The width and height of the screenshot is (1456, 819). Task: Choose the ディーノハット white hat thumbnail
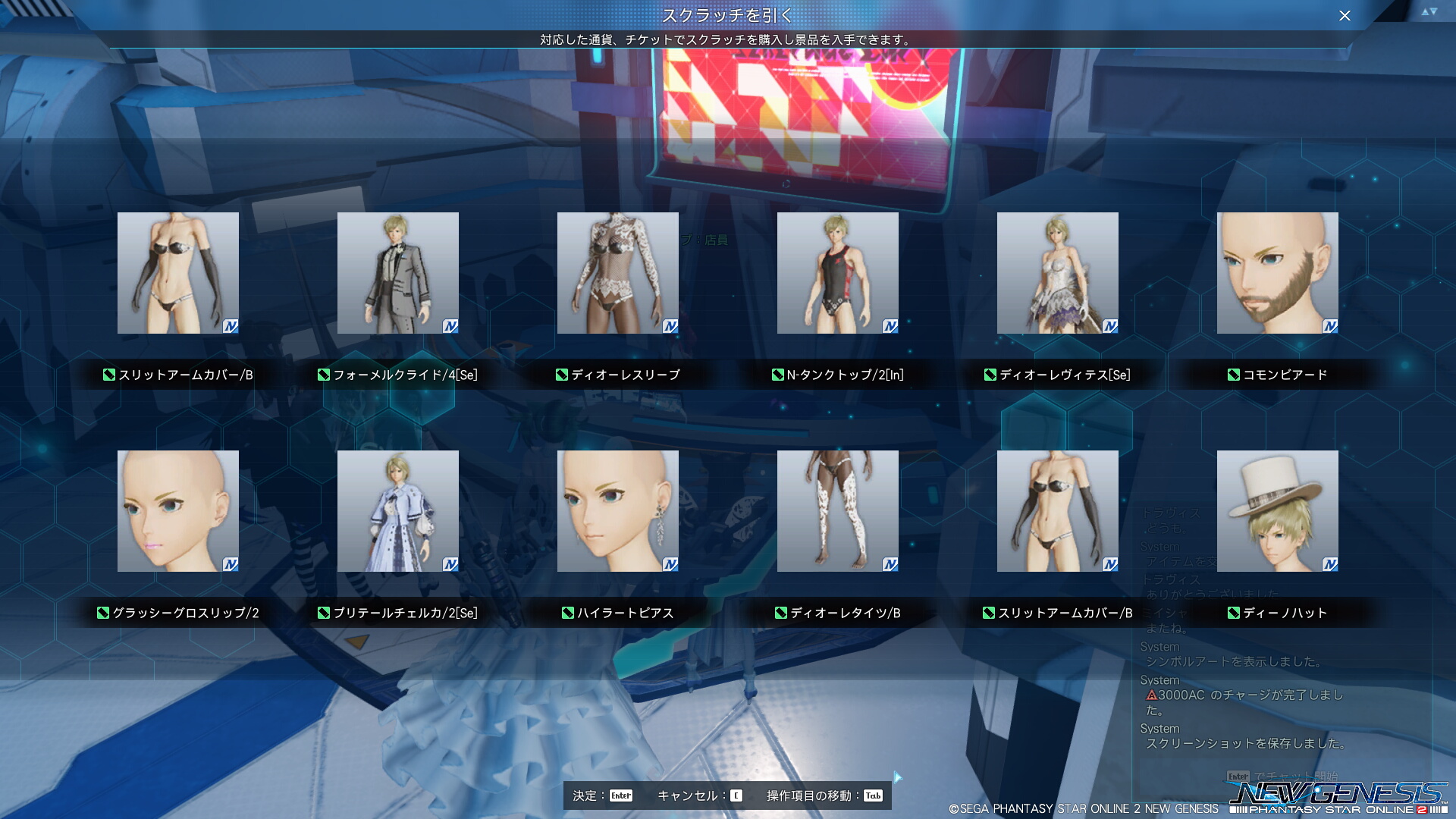pyautogui.click(x=1277, y=511)
